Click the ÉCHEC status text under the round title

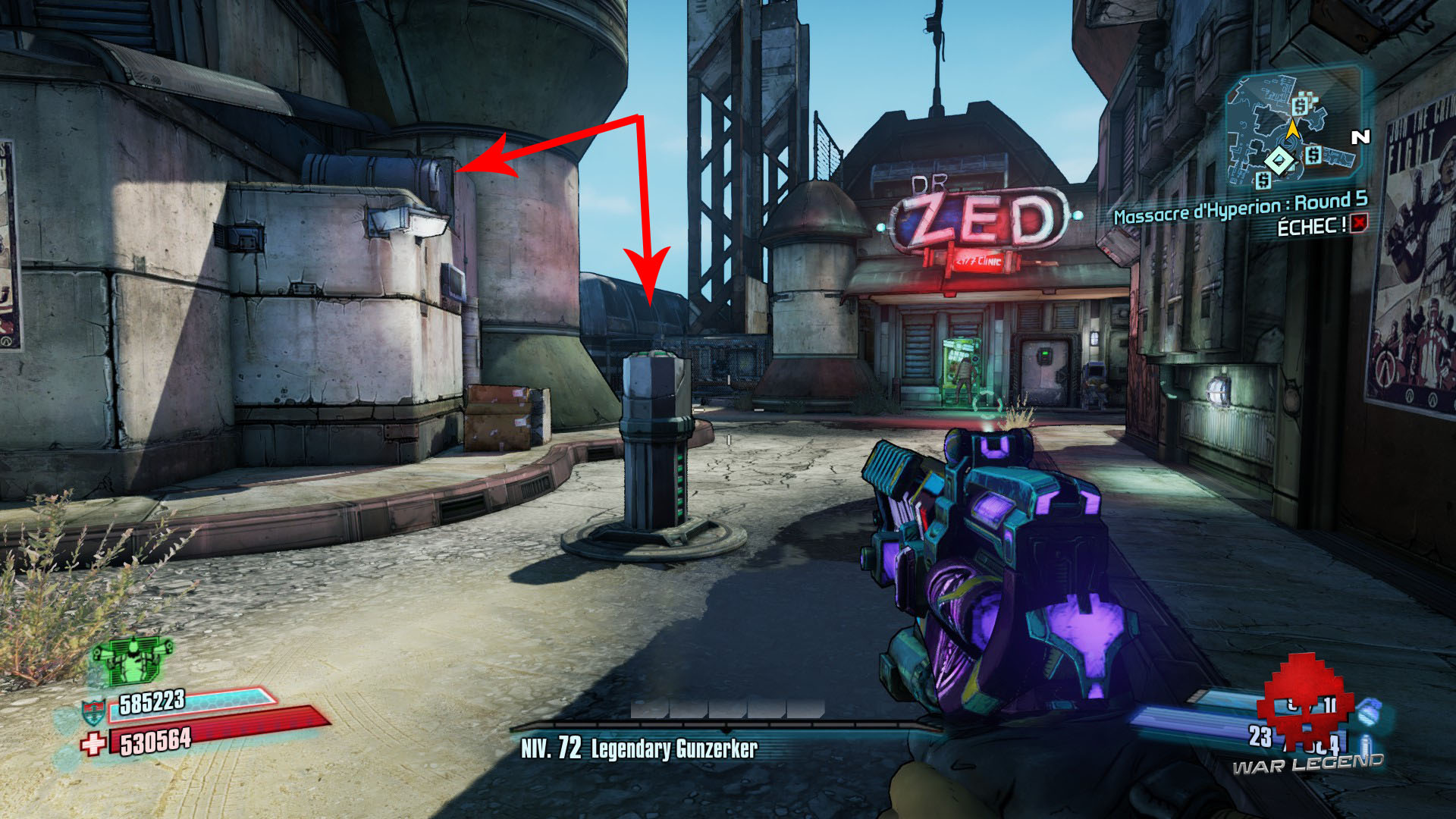(x=1312, y=224)
